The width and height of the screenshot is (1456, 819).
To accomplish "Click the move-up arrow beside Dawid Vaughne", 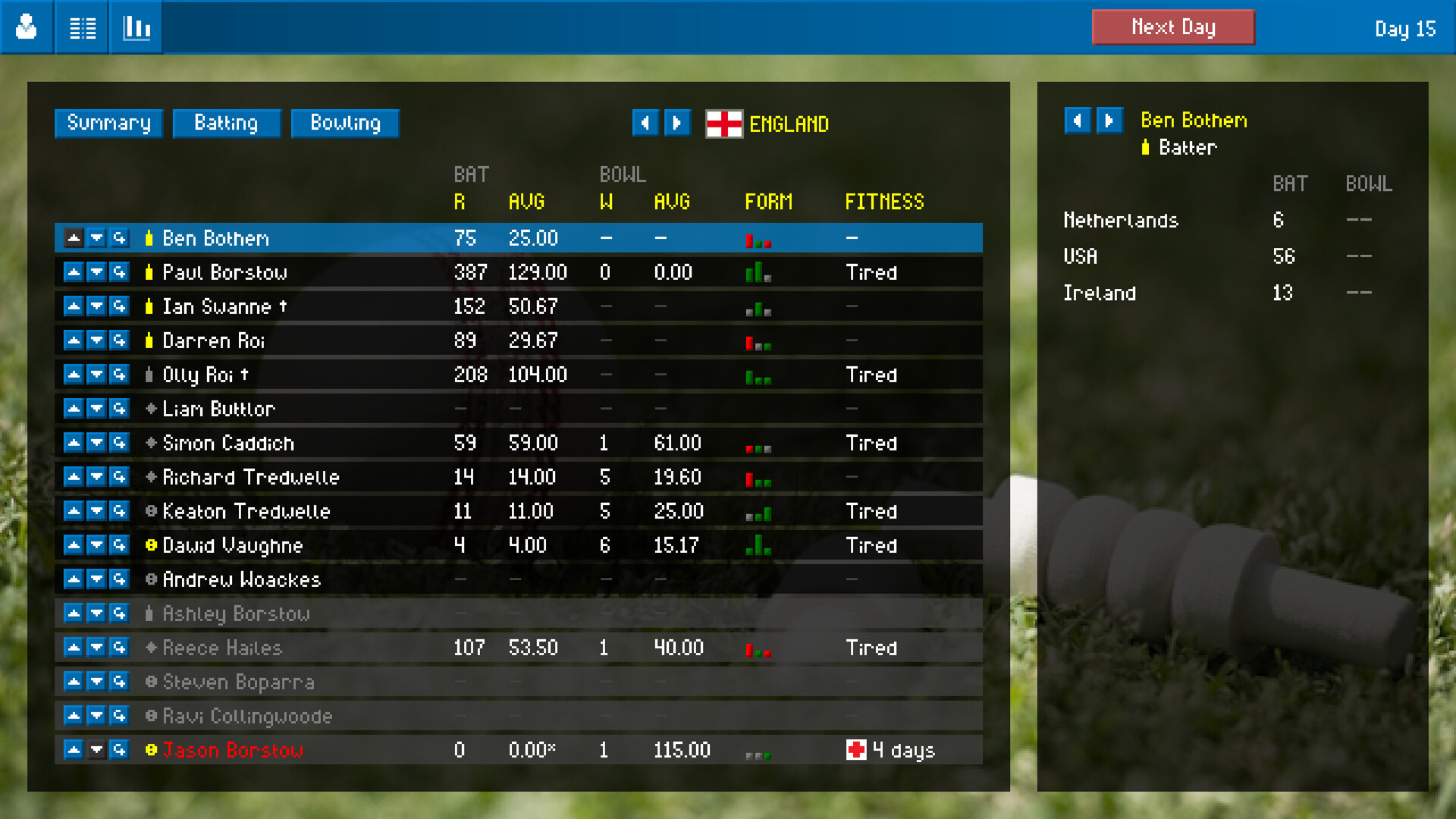I will (x=74, y=544).
